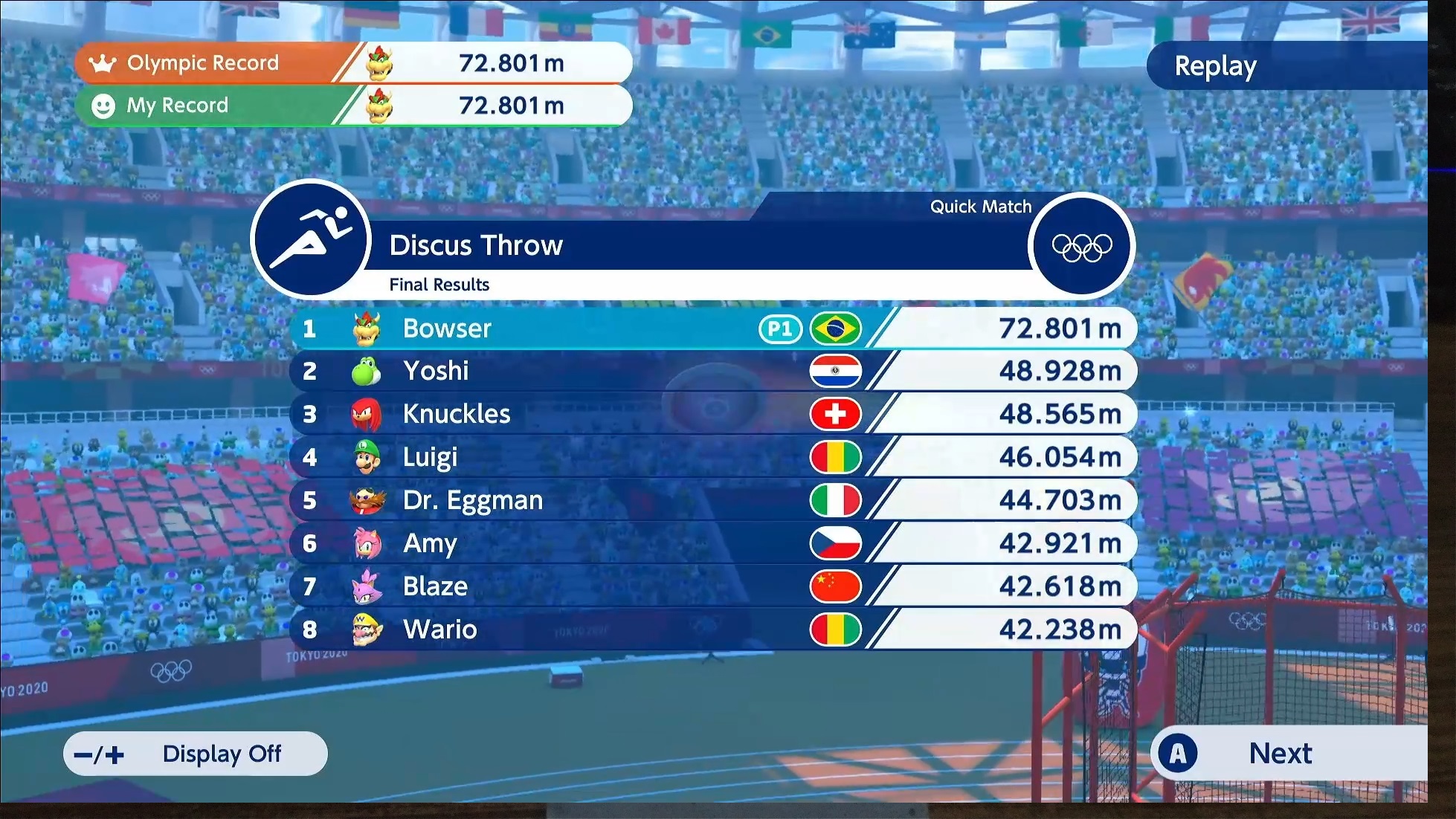
Task: Select Wario's eighth place row
Action: (712, 629)
